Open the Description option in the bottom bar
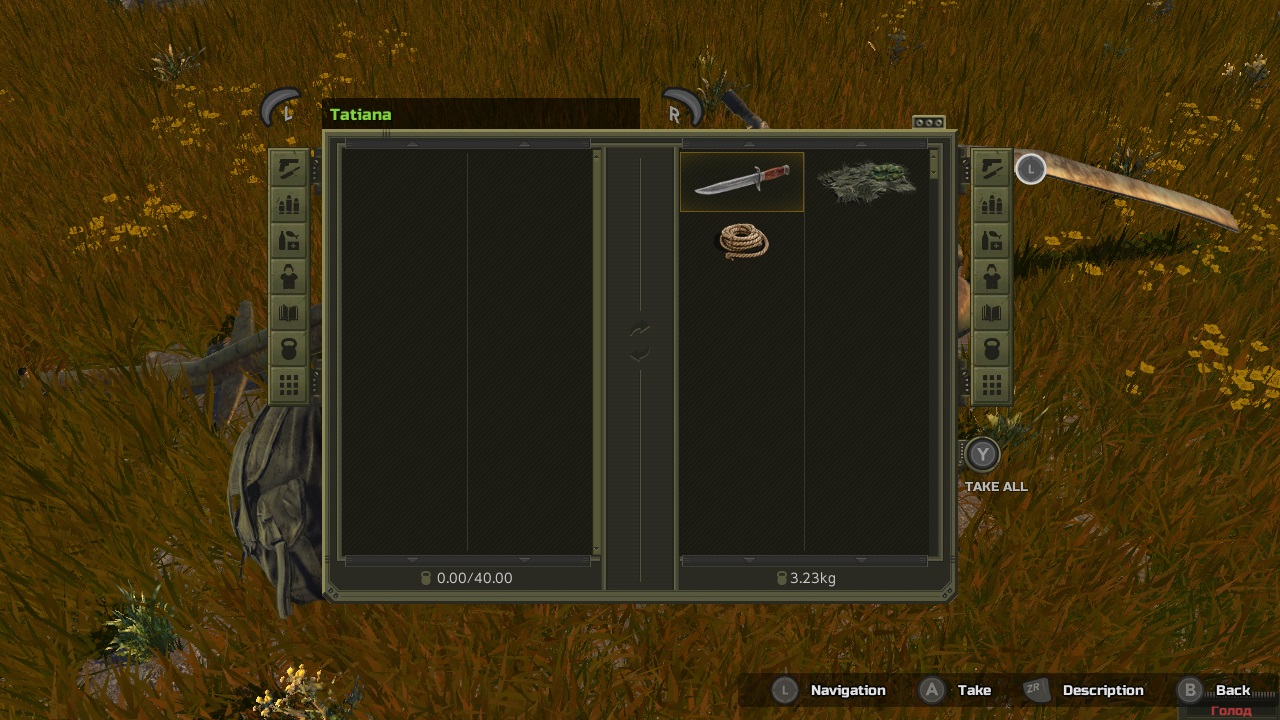1280x720 pixels. [x=1103, y=690]
